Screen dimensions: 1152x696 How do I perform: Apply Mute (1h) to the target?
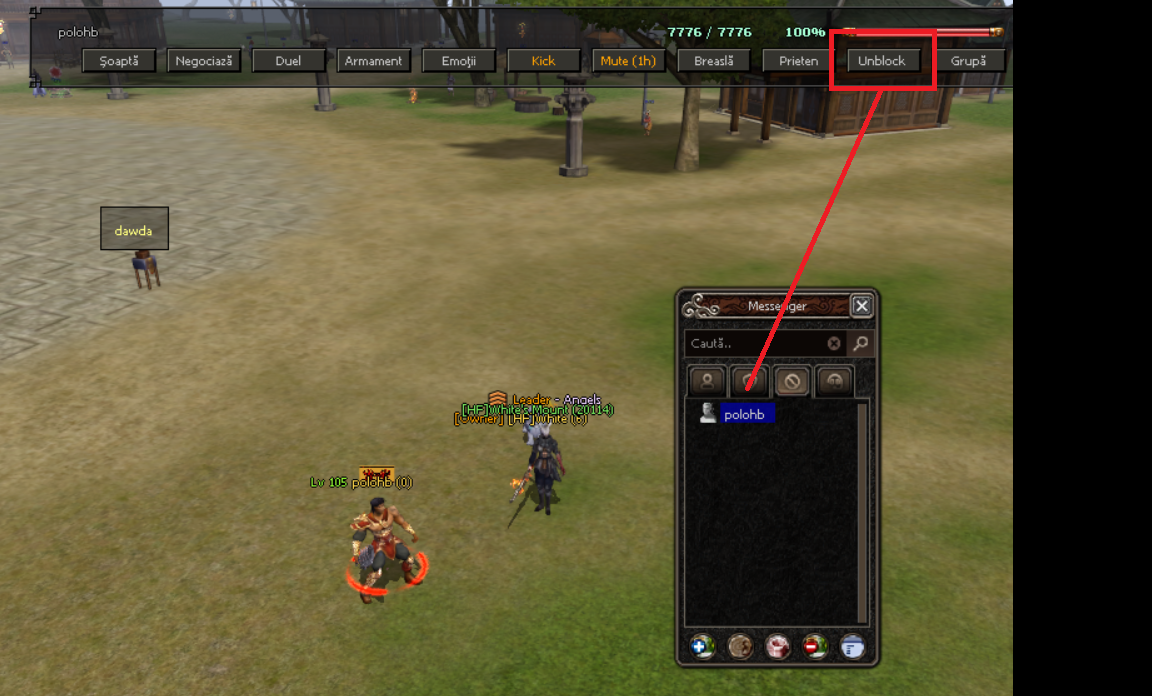[629, 61]
